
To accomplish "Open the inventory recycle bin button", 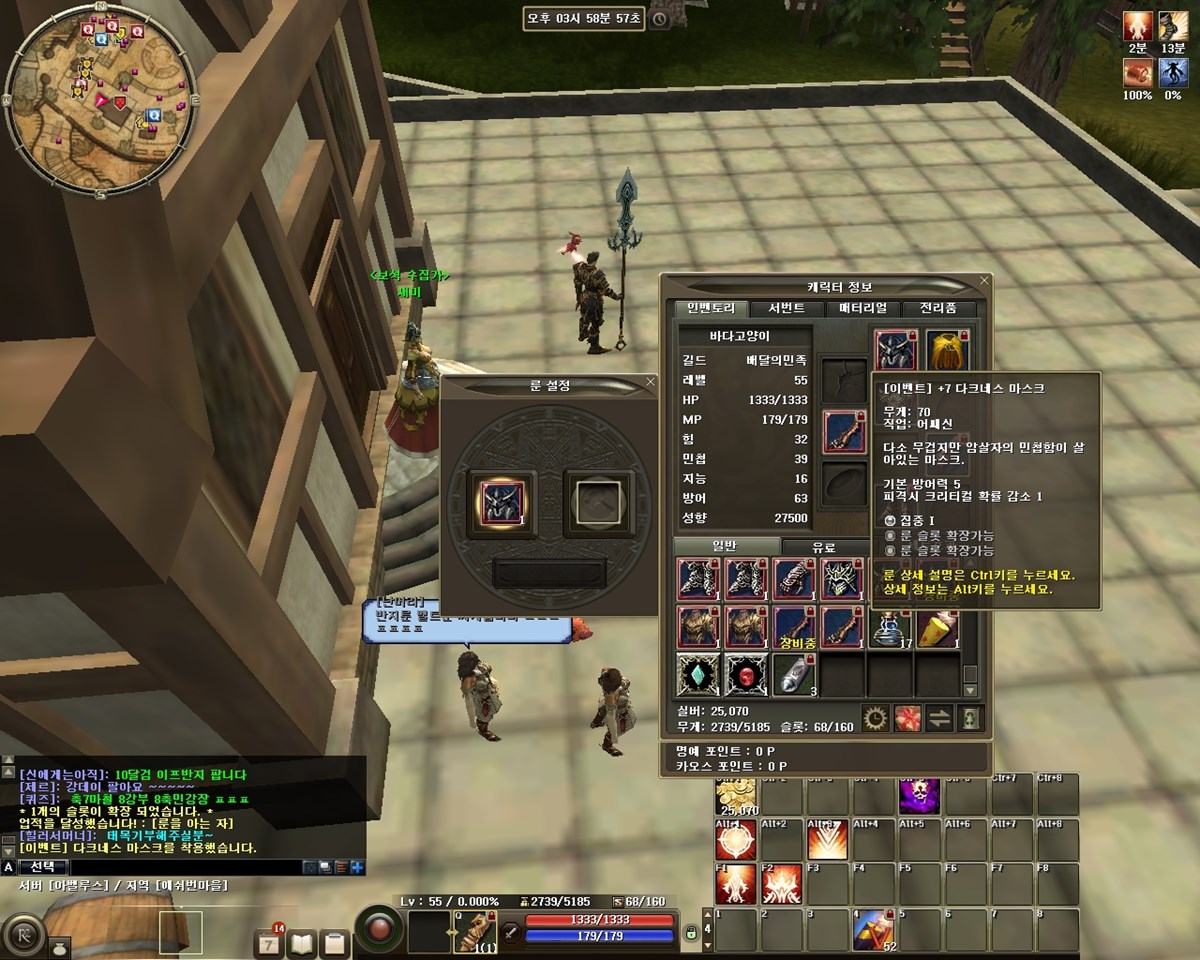I will point(969,718).
